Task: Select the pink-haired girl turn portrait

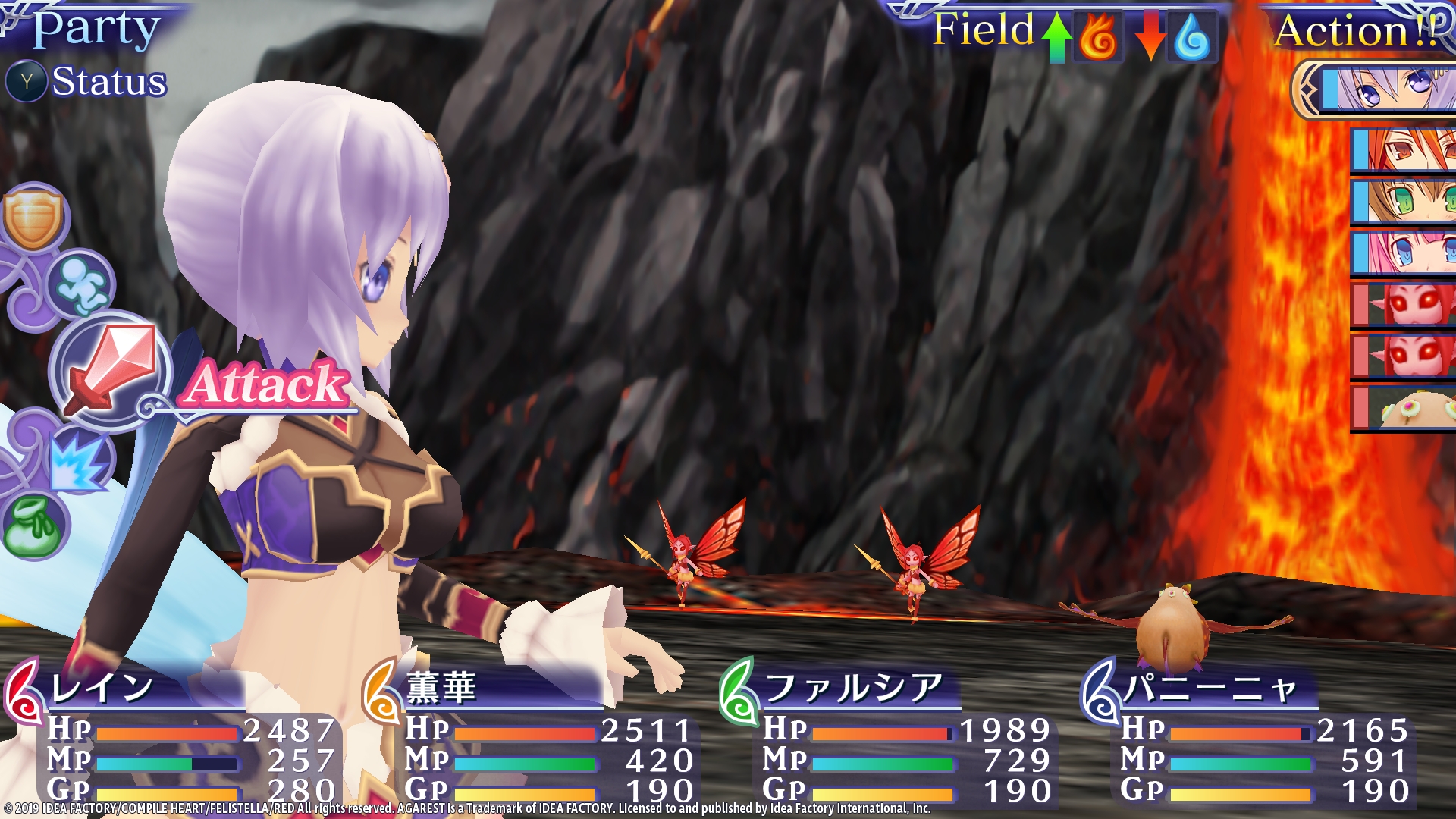Action: coord(1404,253)
